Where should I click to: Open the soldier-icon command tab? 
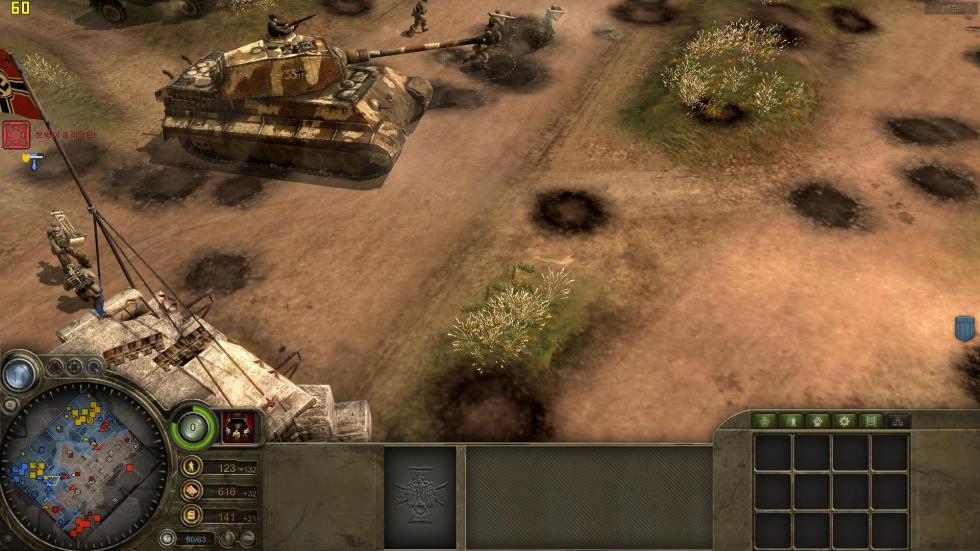pos(792,421)
